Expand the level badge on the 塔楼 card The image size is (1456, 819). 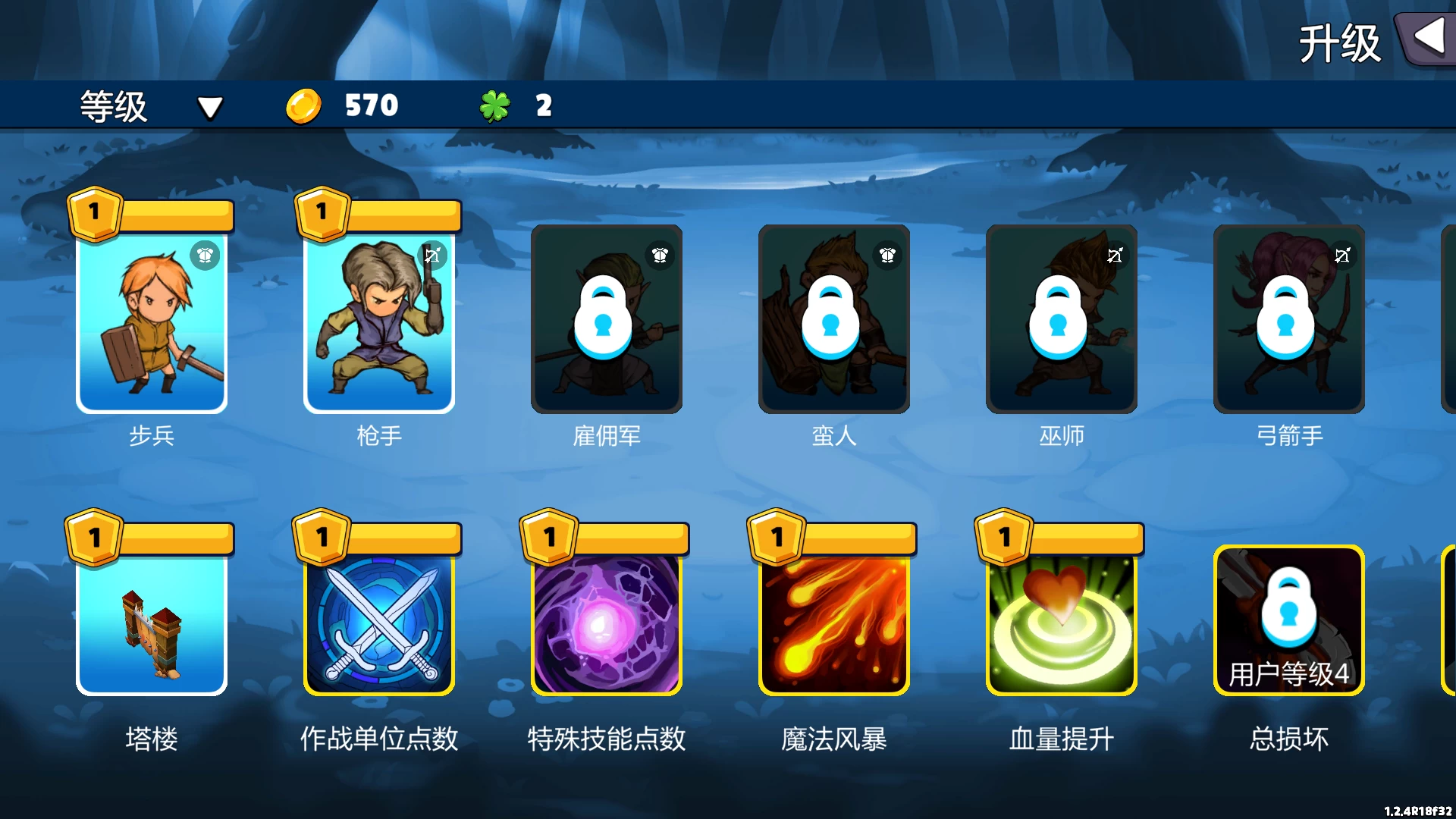pyautogui.click(x=93, y=537)
